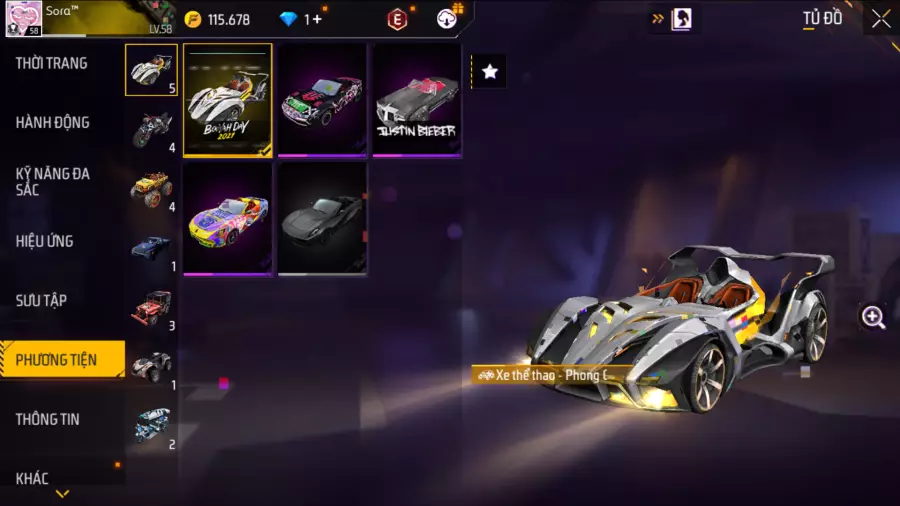Viewport: 900px width, 506px height.
Task: Show the motorbike vehicle subcategory
Action: coord(152,128)
